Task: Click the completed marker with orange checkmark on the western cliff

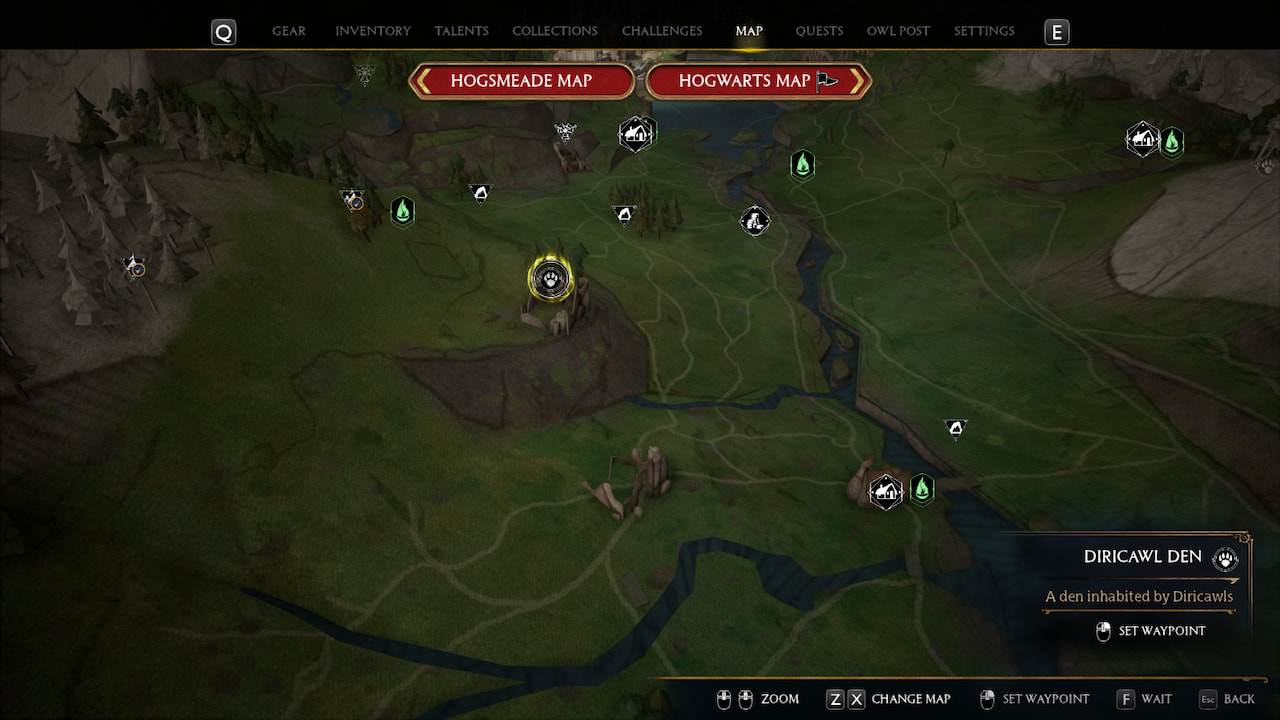Action: 133,267
